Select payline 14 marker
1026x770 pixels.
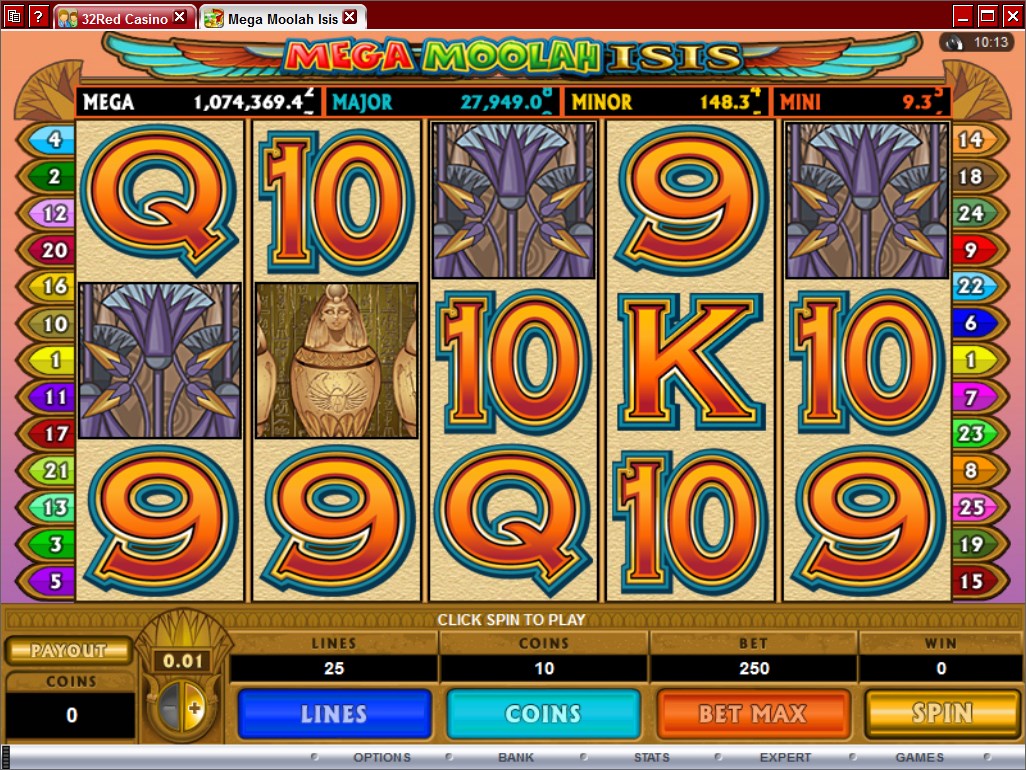(x=976, y=140)
